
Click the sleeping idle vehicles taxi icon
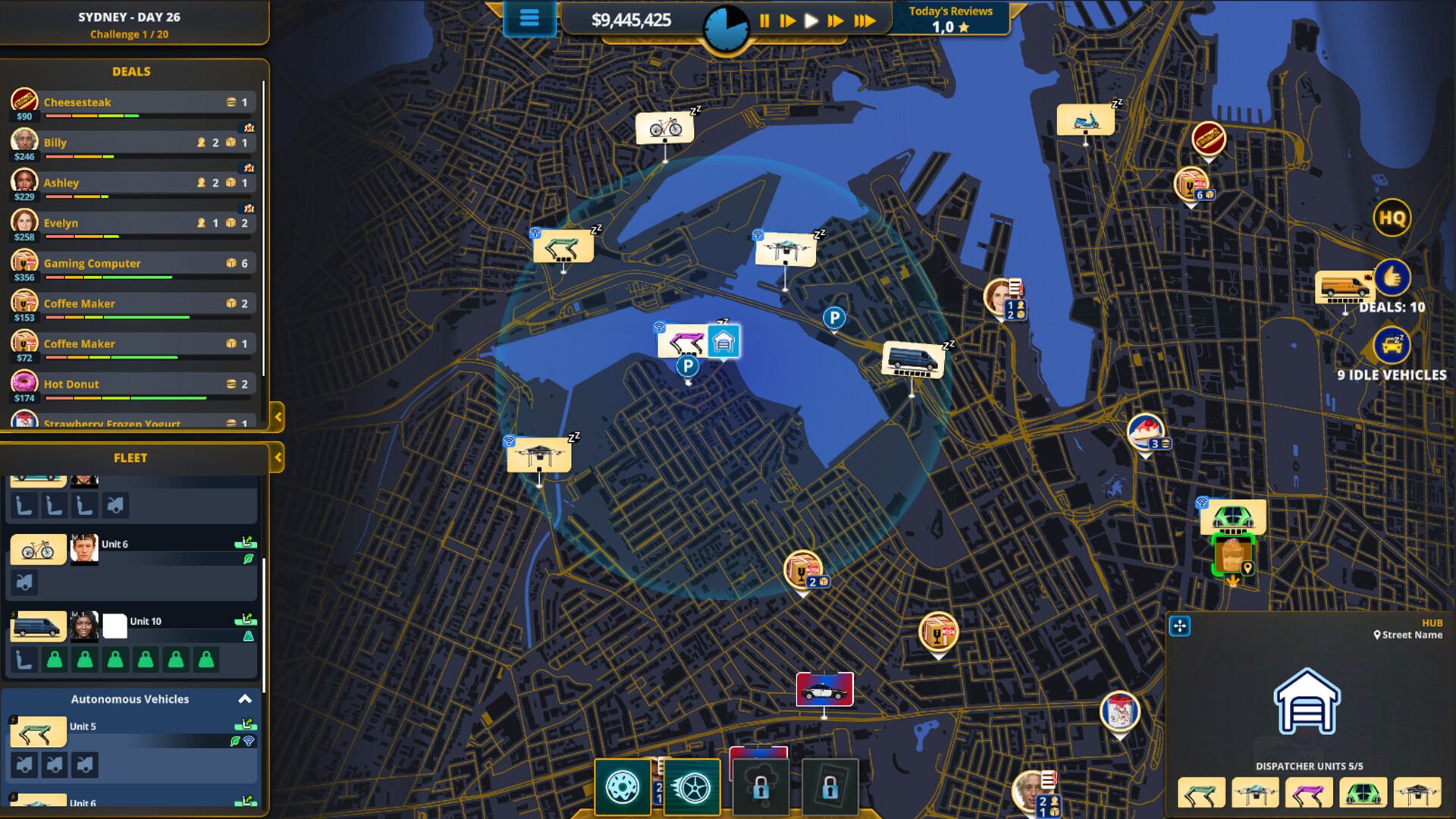coord(1392,345)
